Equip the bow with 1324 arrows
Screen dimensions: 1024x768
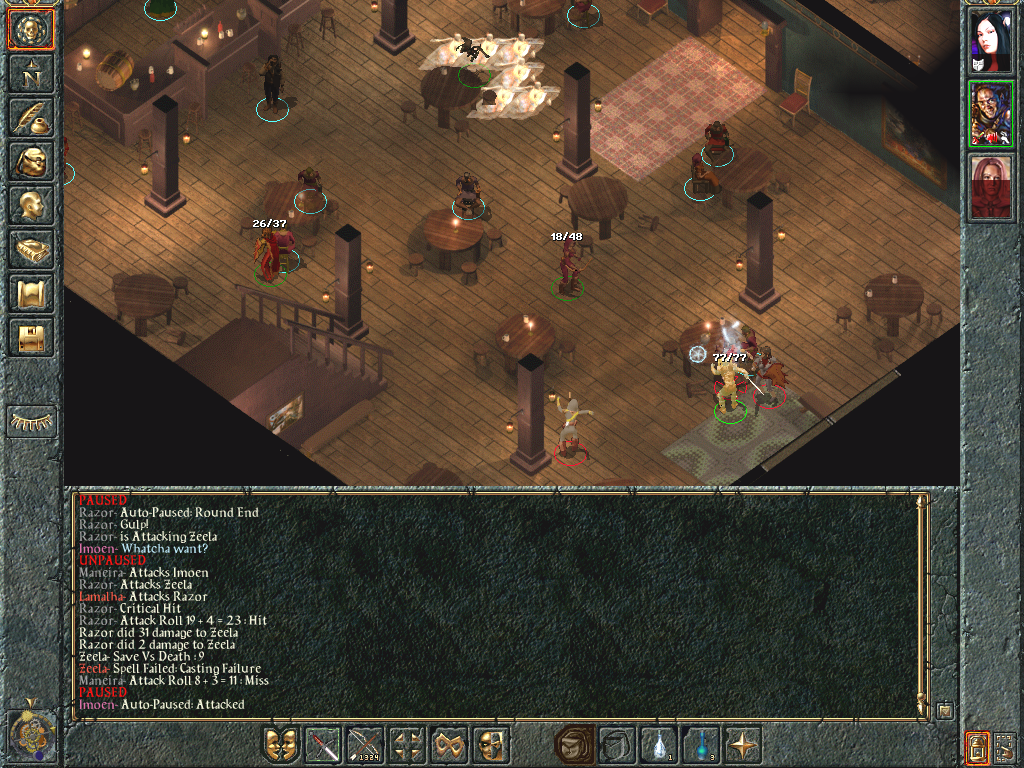click(x=365, y=745)
